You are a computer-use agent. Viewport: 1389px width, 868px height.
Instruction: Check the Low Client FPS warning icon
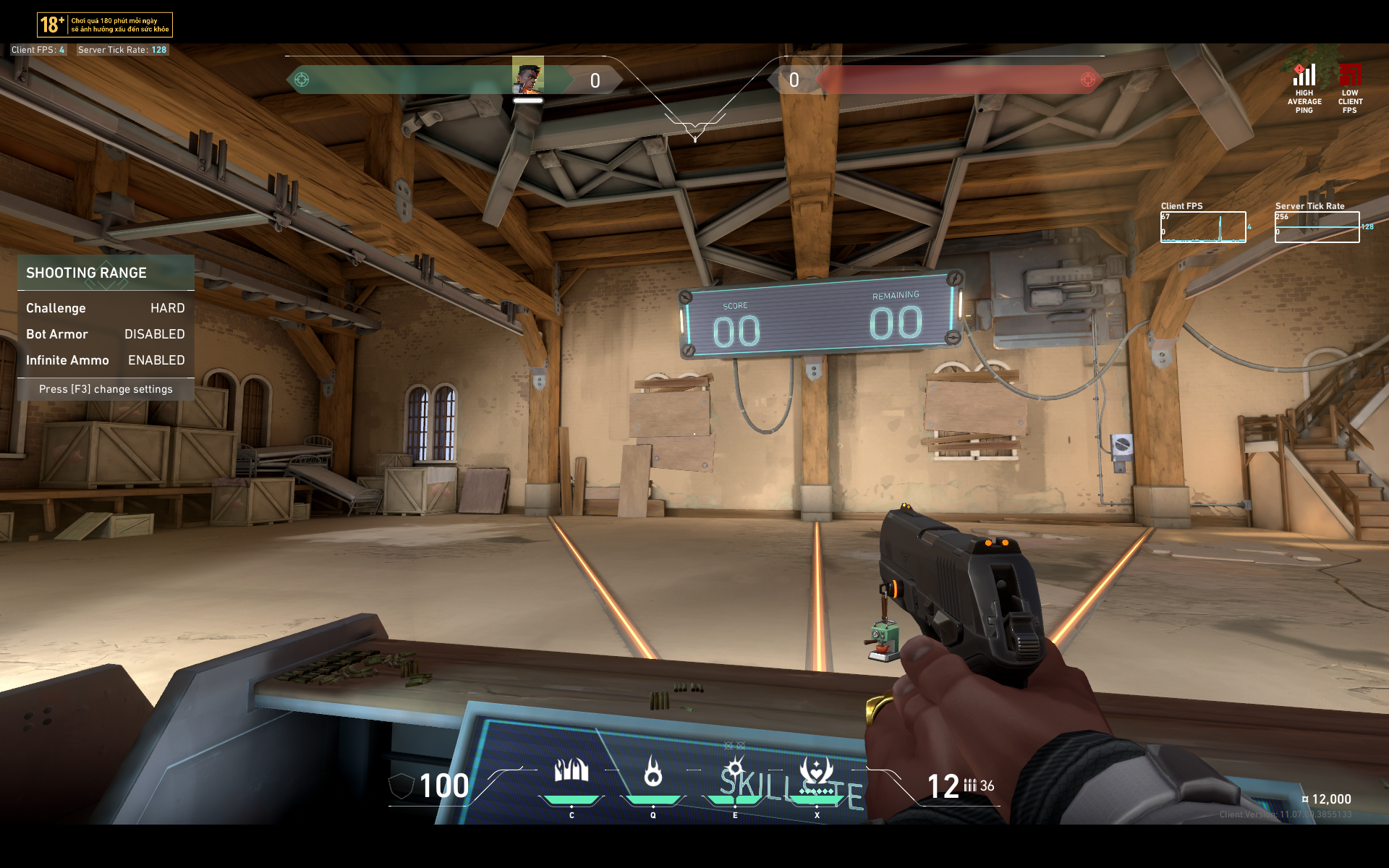pos(1350,75)
